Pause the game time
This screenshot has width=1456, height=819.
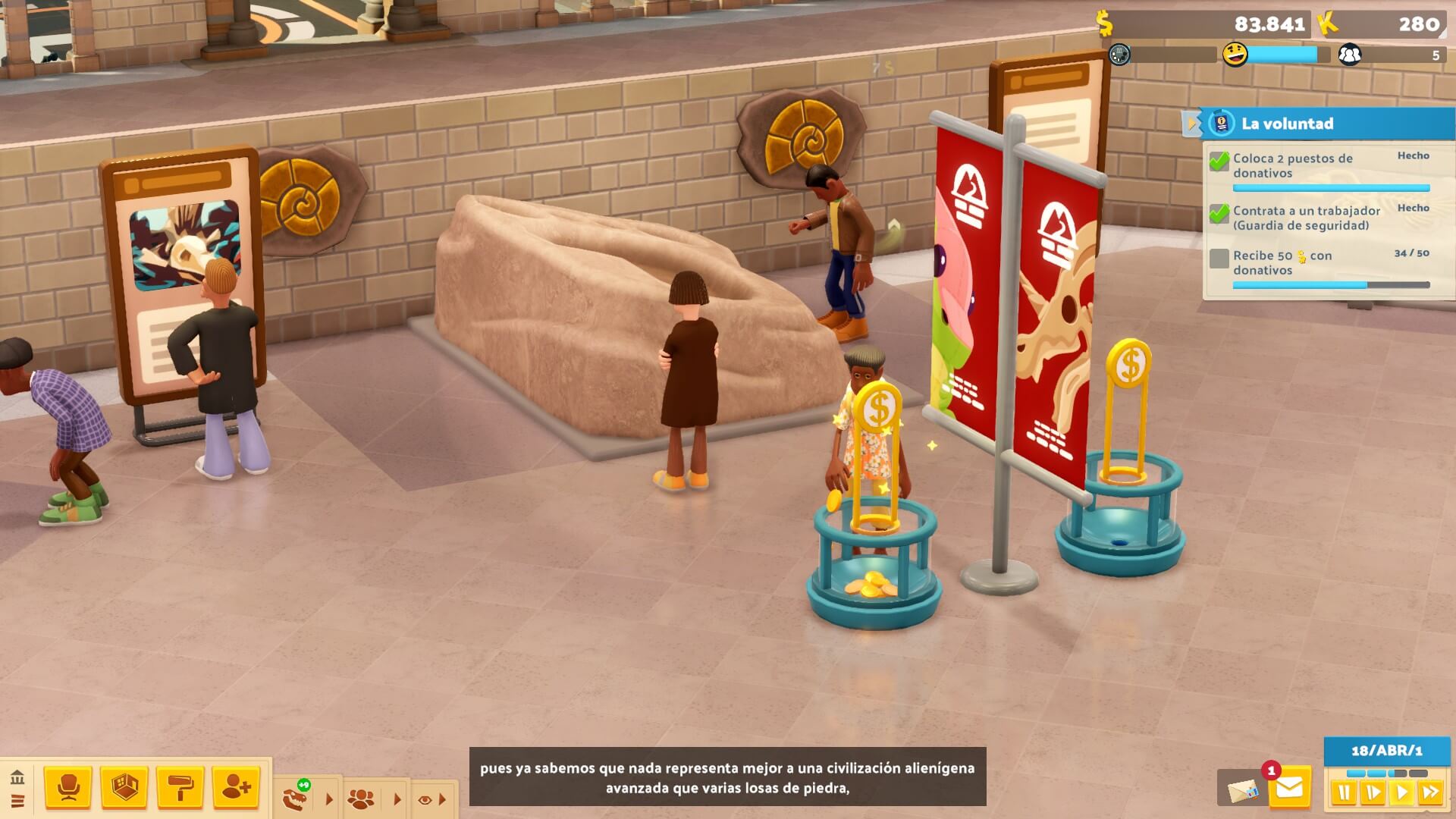point(1345,793)
